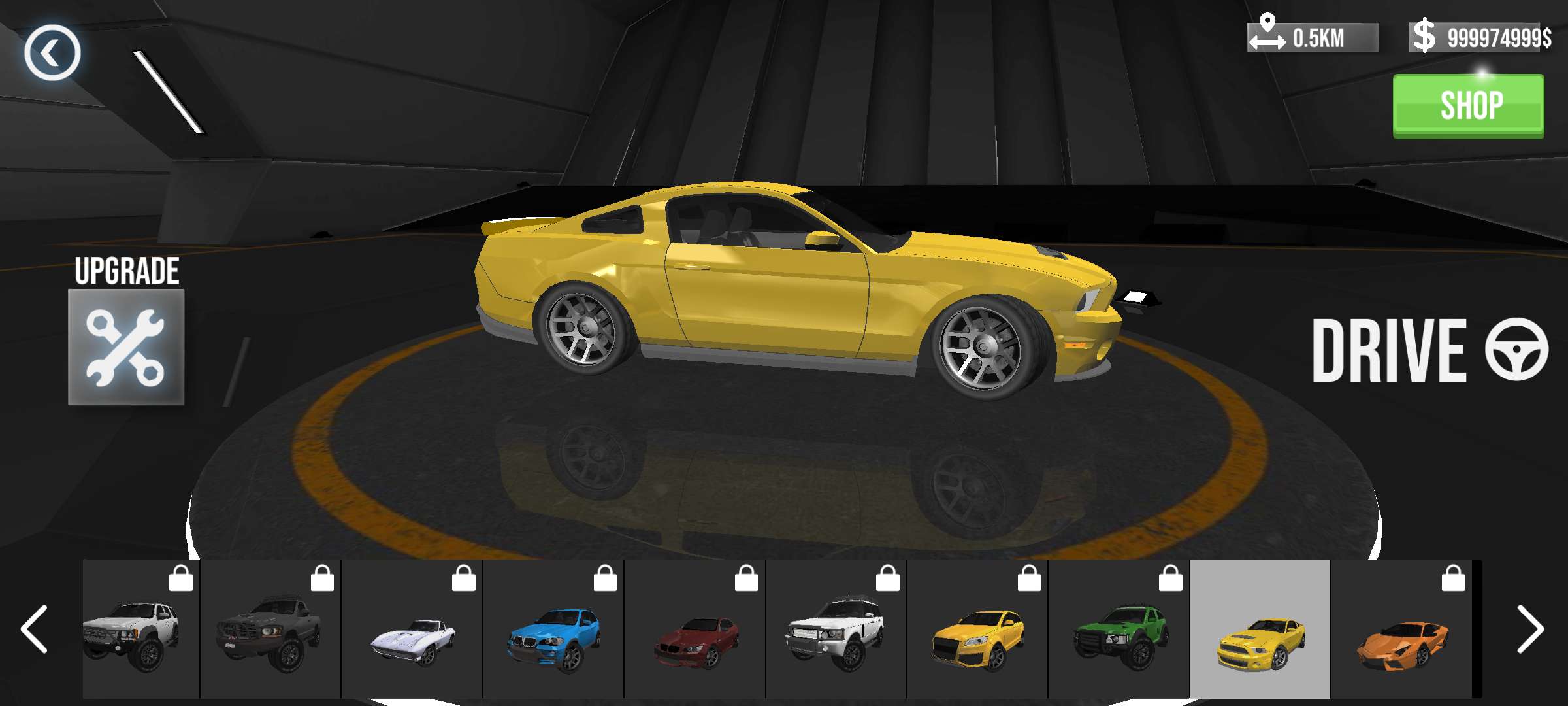Viewport: 1568px width, 706px height.
Task: Select the blue BMW SUV thumbnail
Action: pos(553,630)
